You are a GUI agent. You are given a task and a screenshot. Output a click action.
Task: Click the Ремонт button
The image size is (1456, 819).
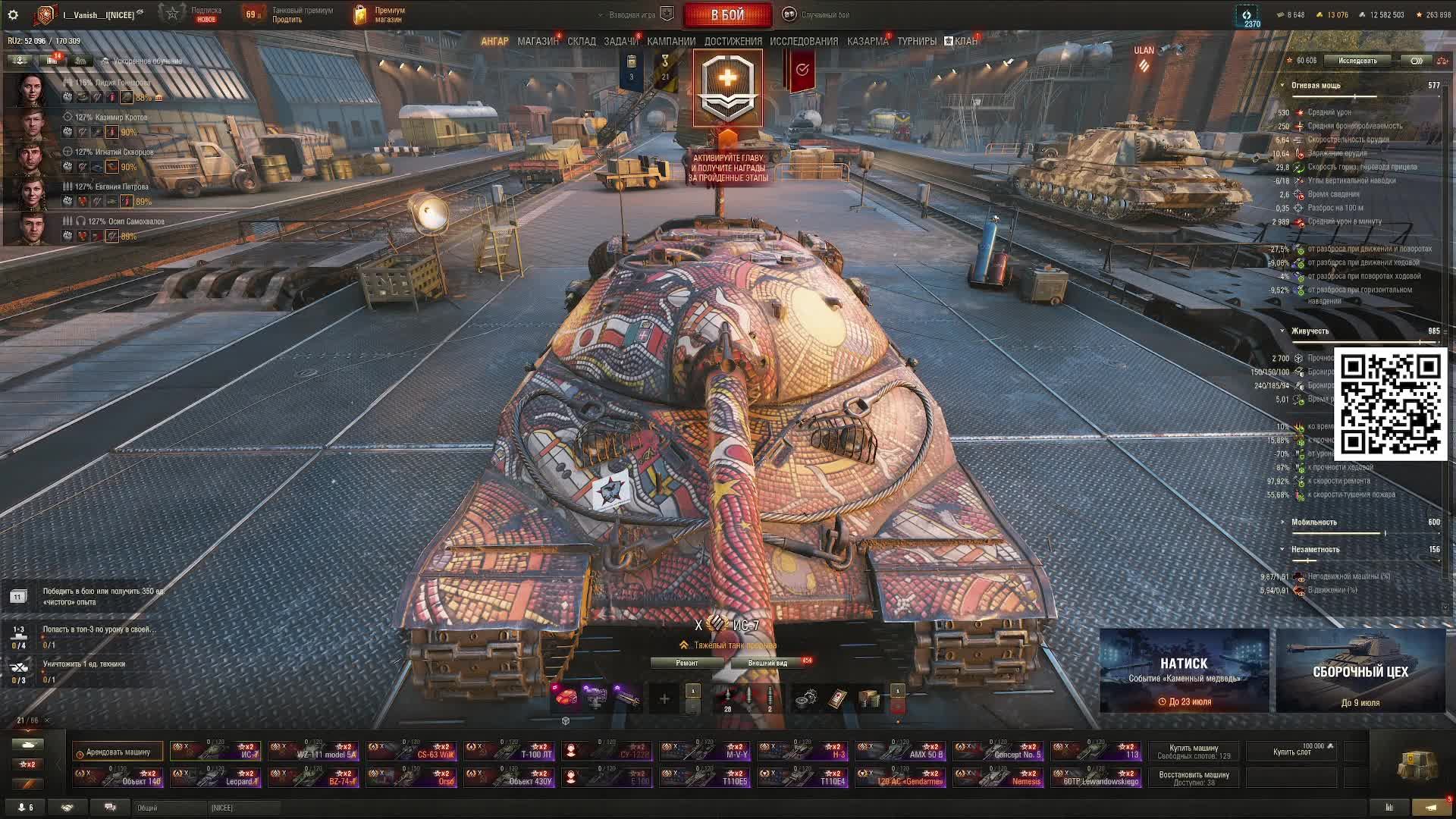[687, 663]
